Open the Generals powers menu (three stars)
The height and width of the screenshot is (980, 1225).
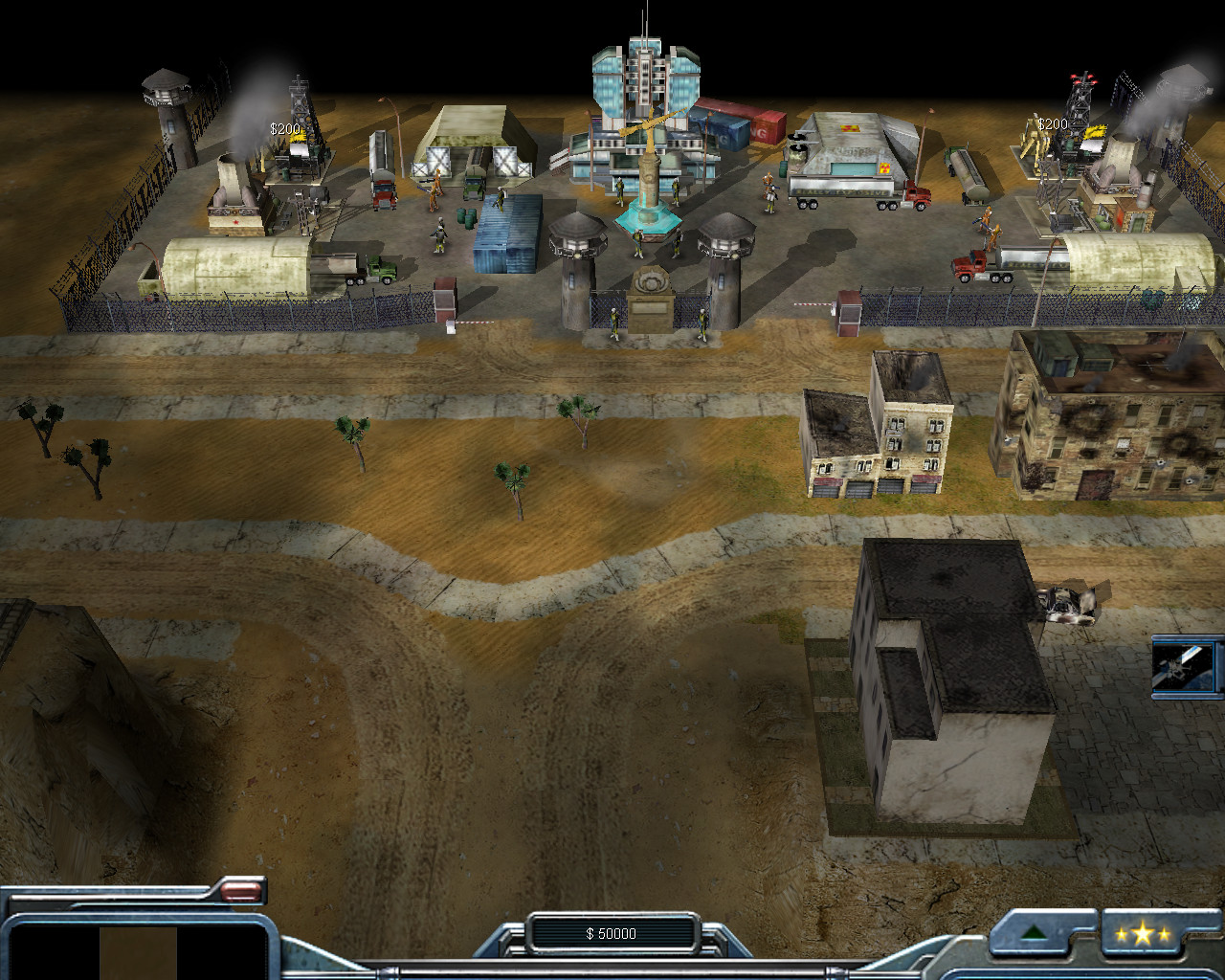(x=1142, y=934)
